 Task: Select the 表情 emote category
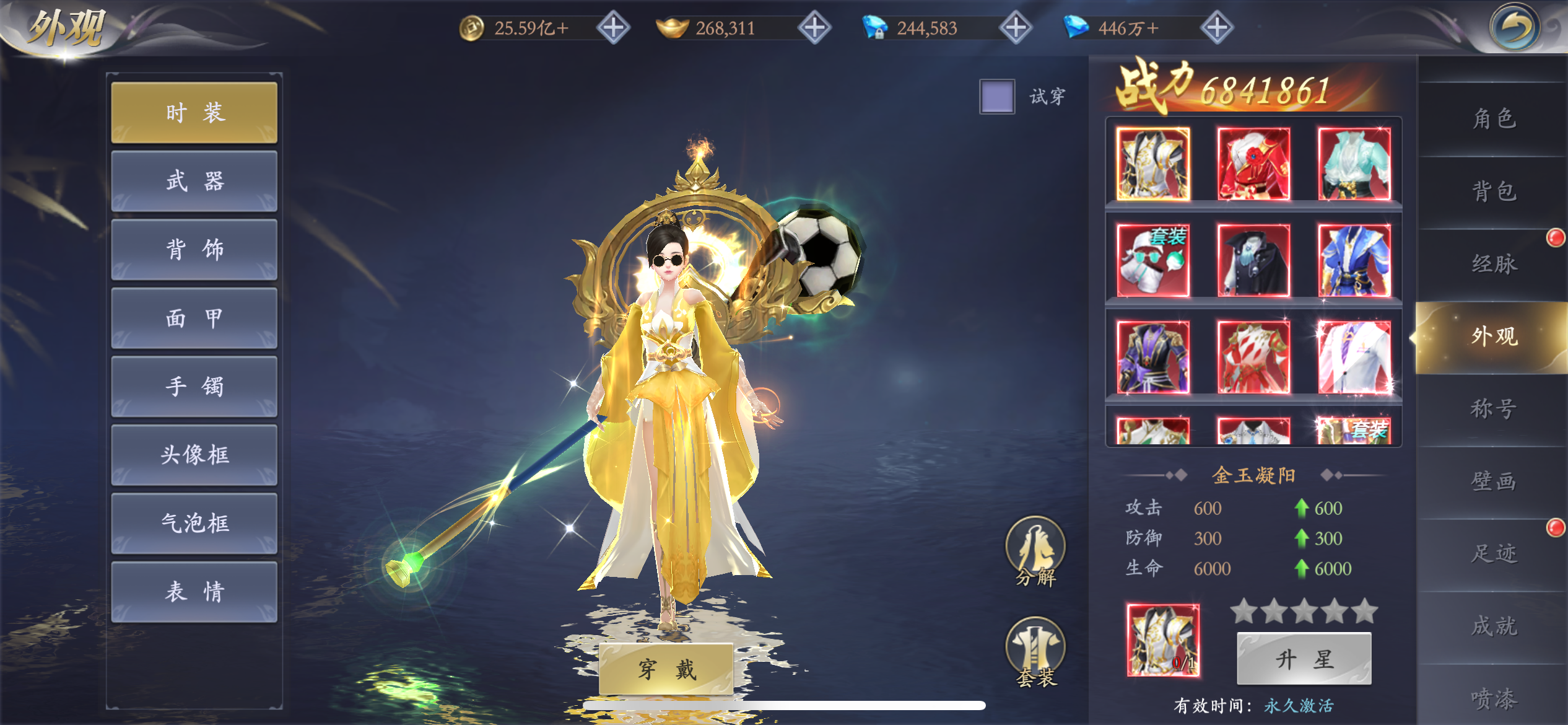[x=194, y=592]
